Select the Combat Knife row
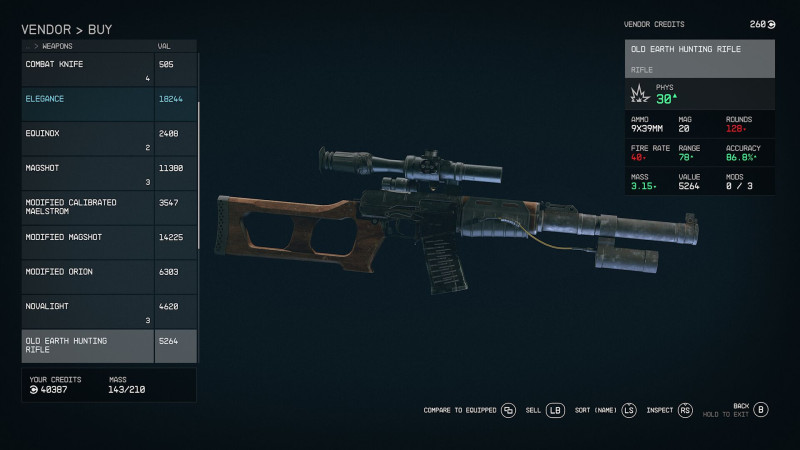The width and height of the screenshot is (800, 450). (x=108, y=70)
